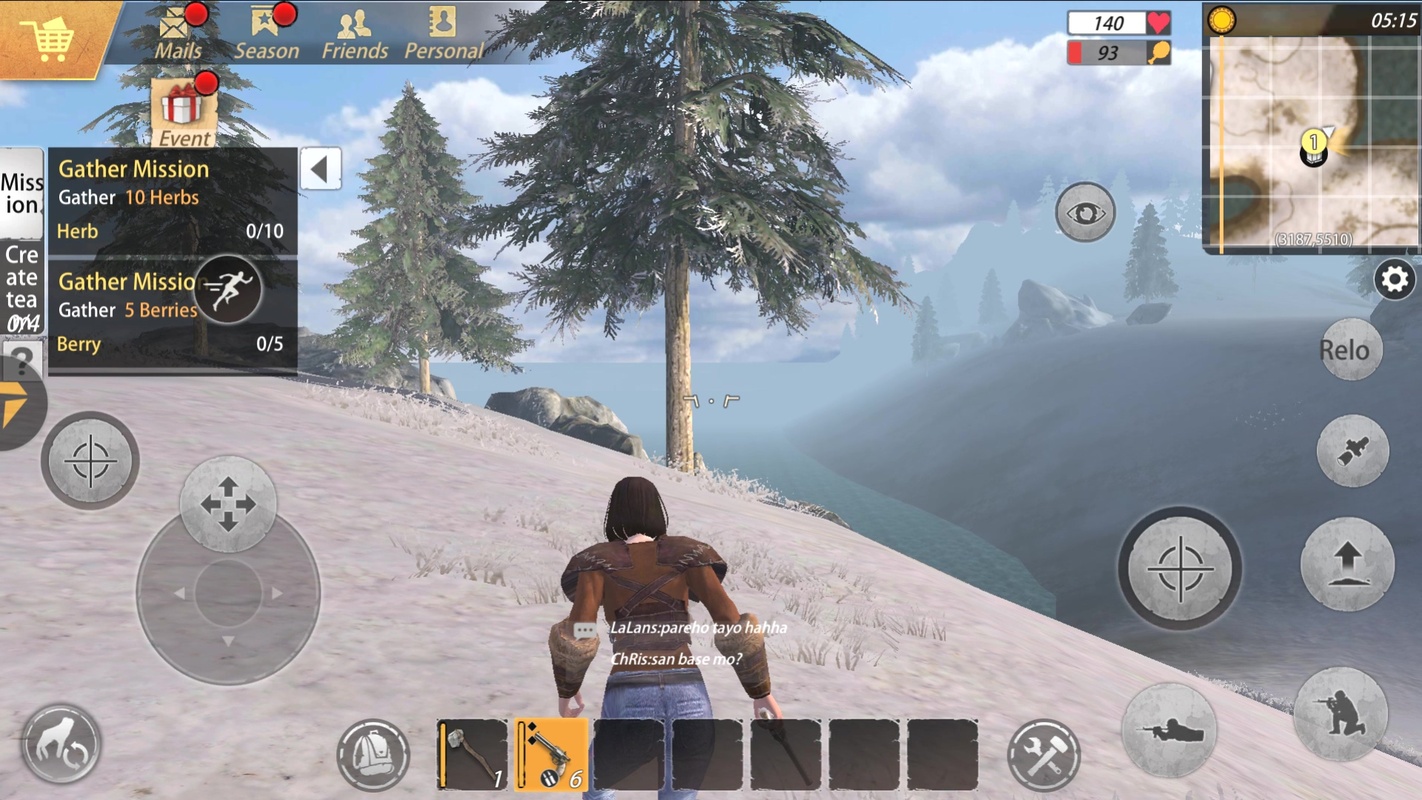Screen dimensions: 1422x800
Task: Tap the jump up-arrow button
Action: pyautogui.click(x=1347, y=564)
